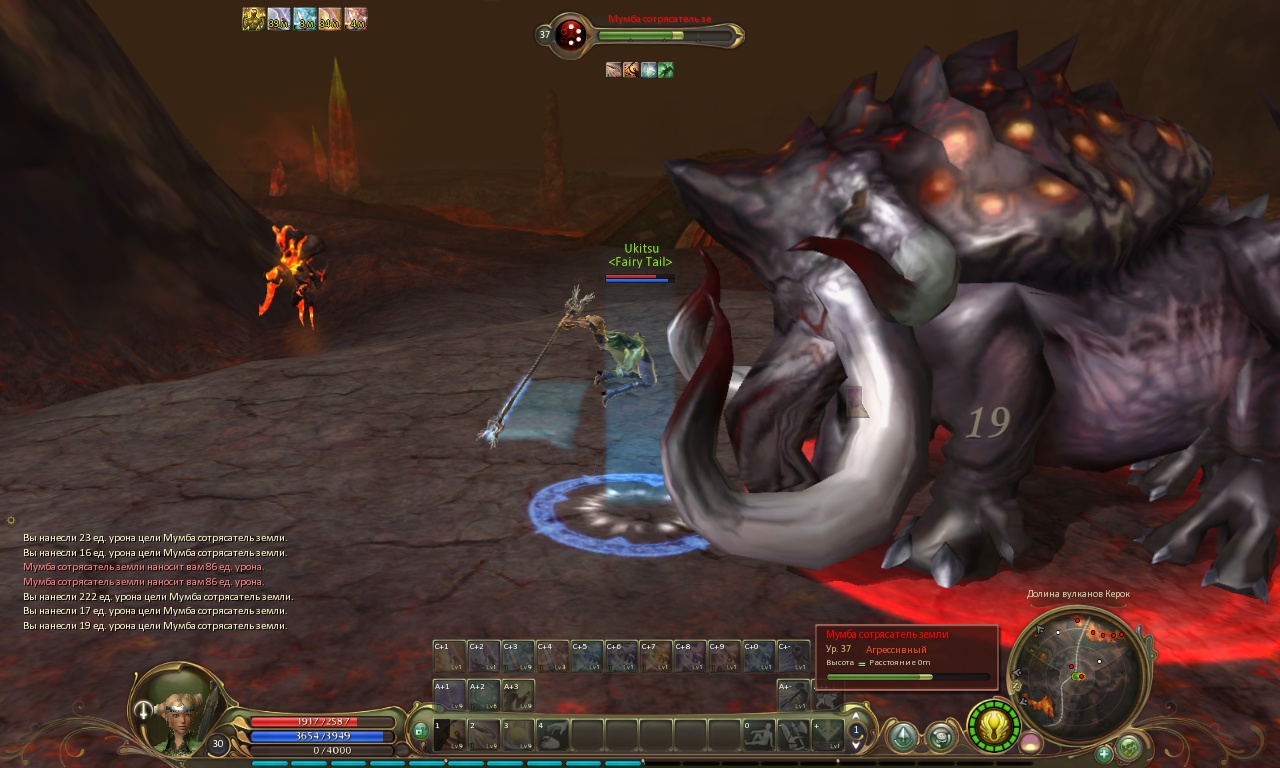Activate the sitting rest action in slot 0
Screen dimensions: 1280x768
[x=759, y=735]
